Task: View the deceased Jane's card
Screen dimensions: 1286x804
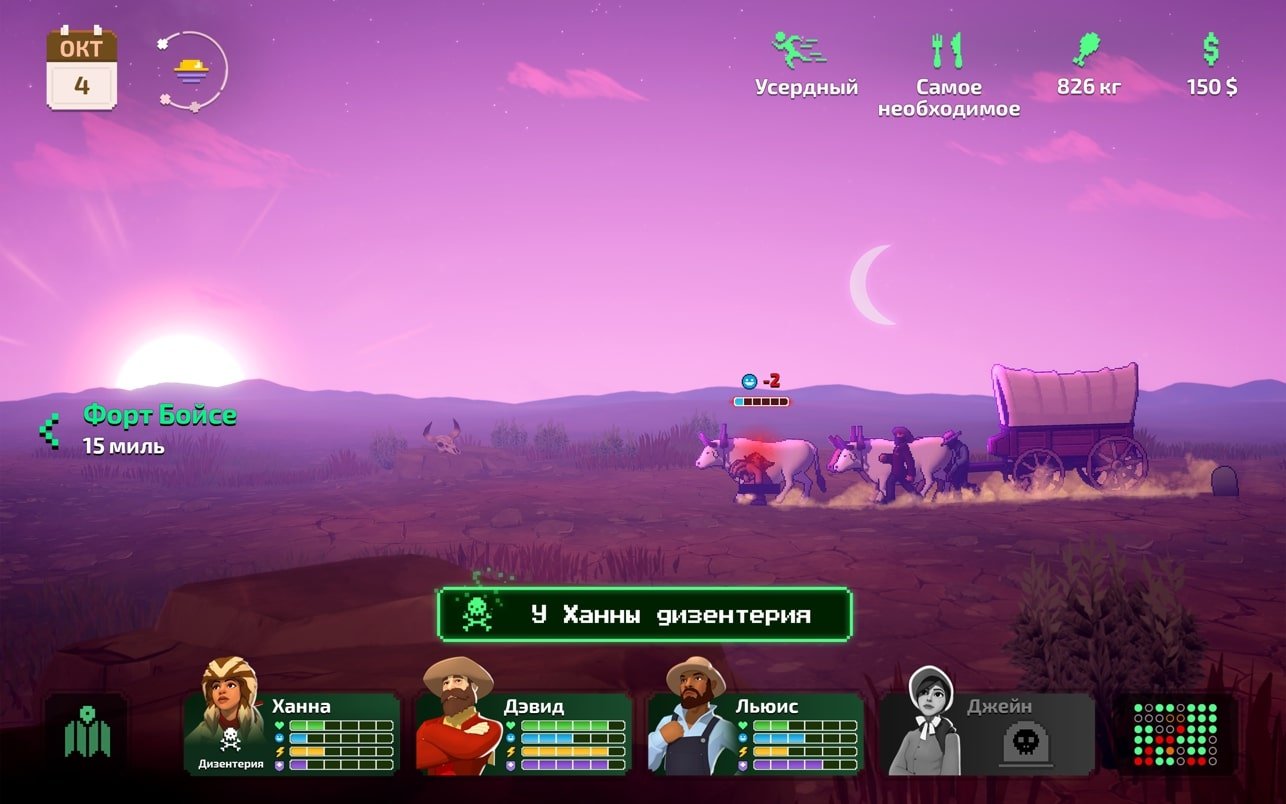Action: (x=987, y=733)
